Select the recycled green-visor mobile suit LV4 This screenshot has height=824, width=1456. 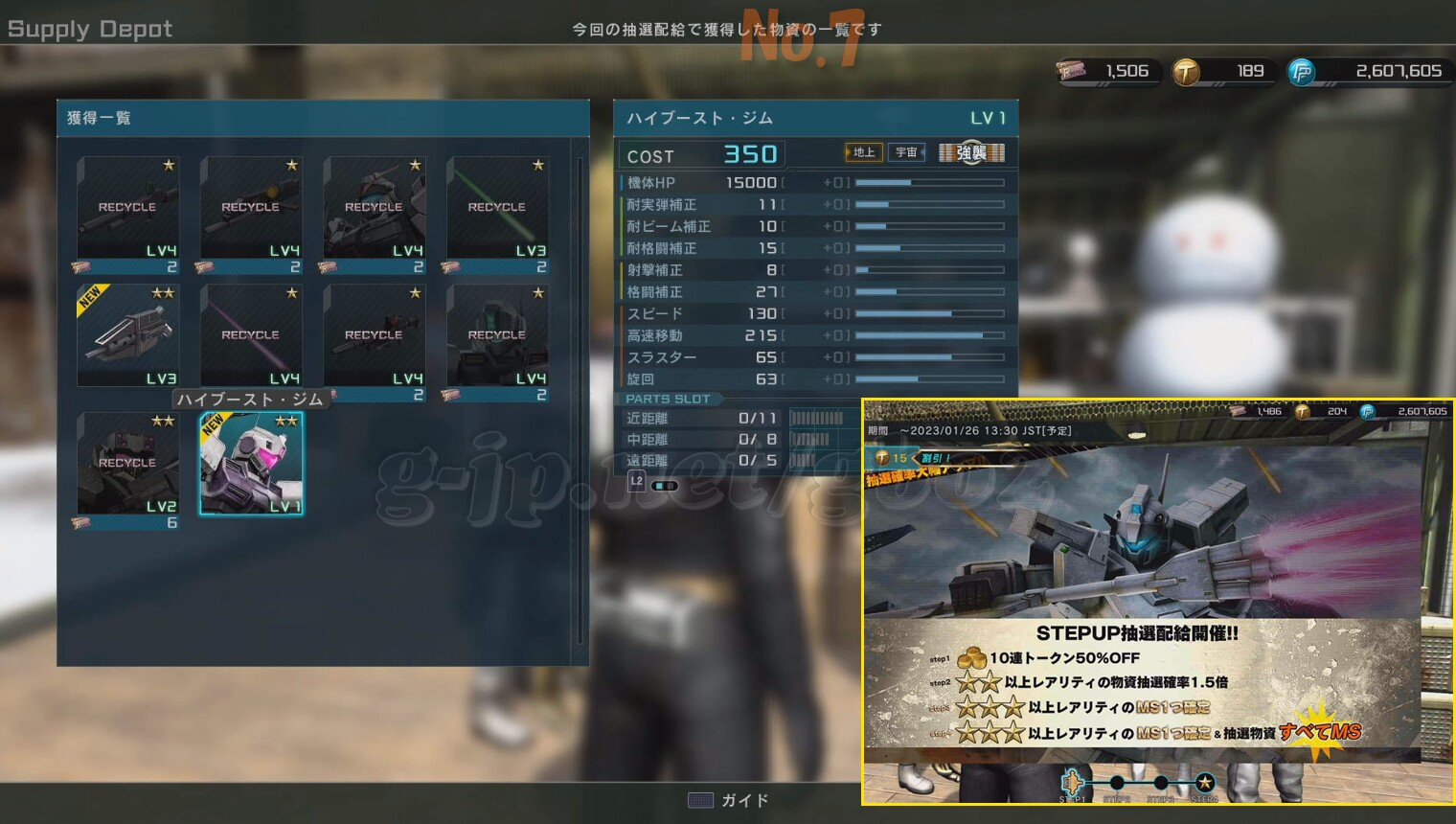point(497,335)
